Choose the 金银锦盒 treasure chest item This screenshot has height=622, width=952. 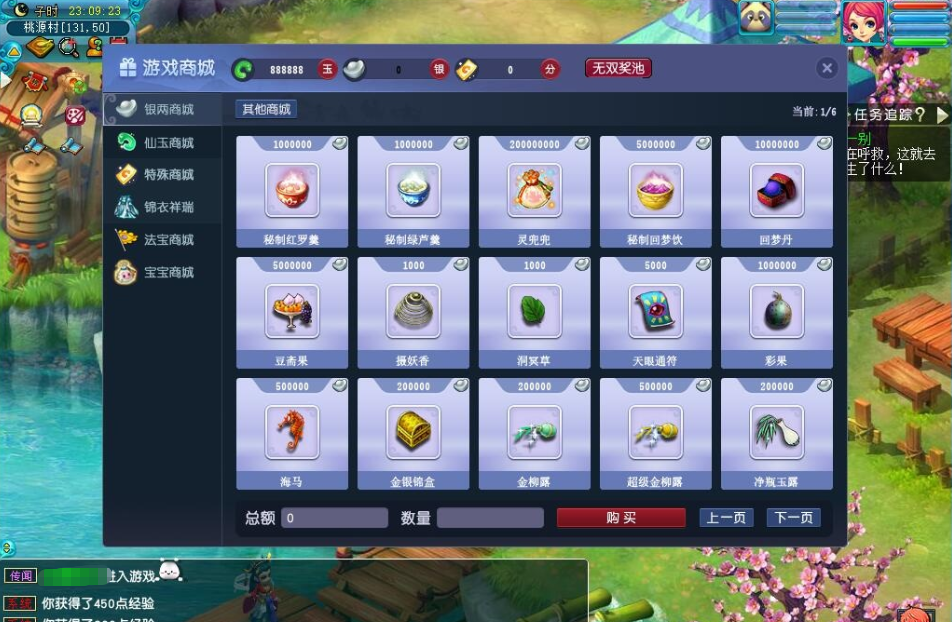click(x=413, y=433)
